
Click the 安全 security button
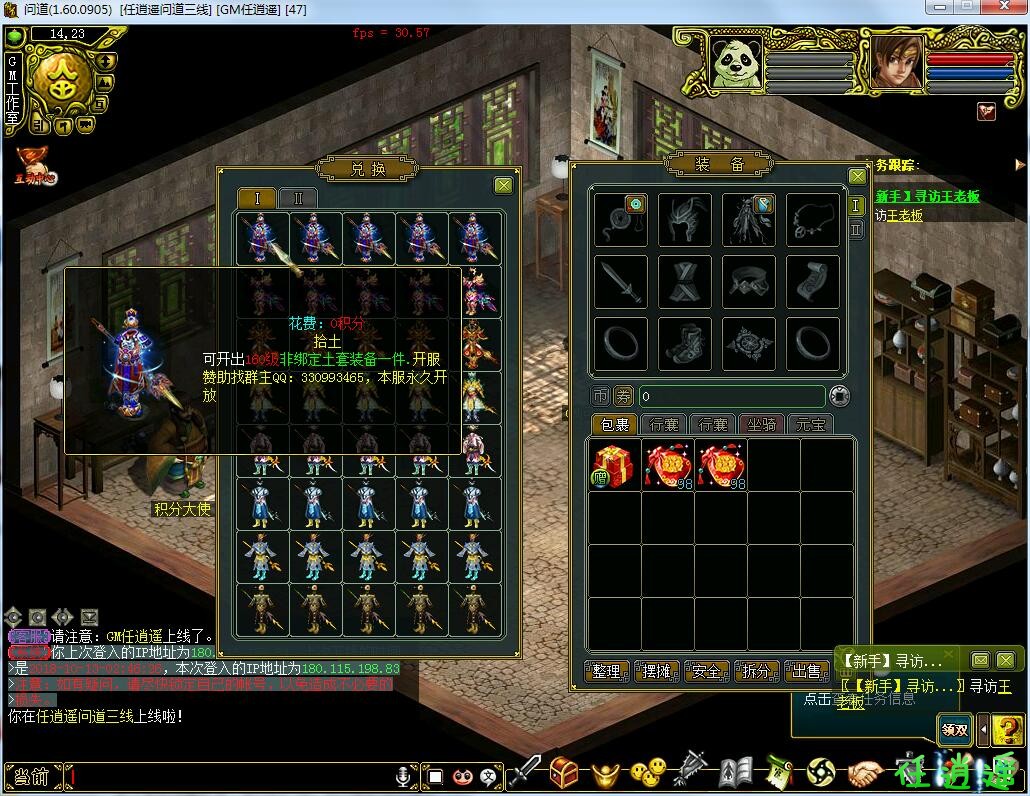point(707,671)
